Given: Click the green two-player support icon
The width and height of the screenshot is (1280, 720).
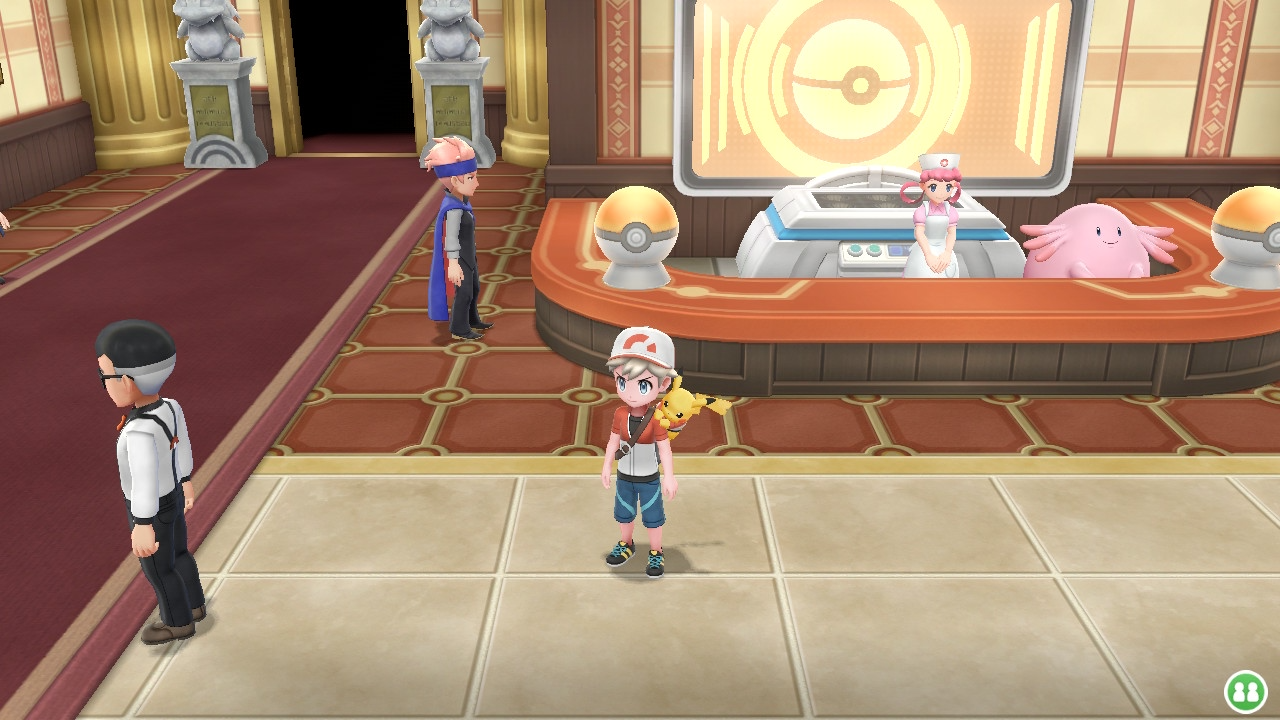Looking at the screenshot, I should coord(1245,691).
